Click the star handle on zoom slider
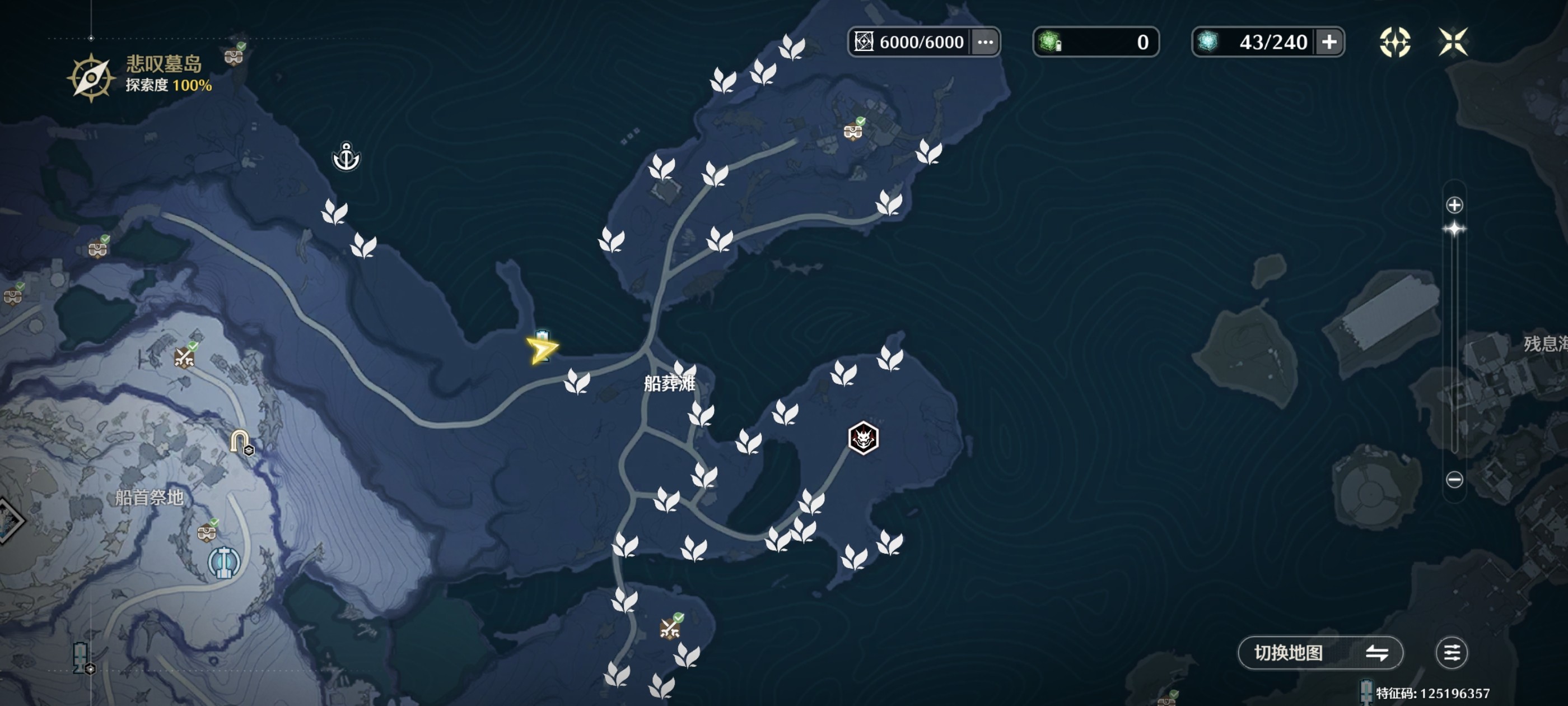This screenshot has width=1568, height=706. (x=1454, y=229)
